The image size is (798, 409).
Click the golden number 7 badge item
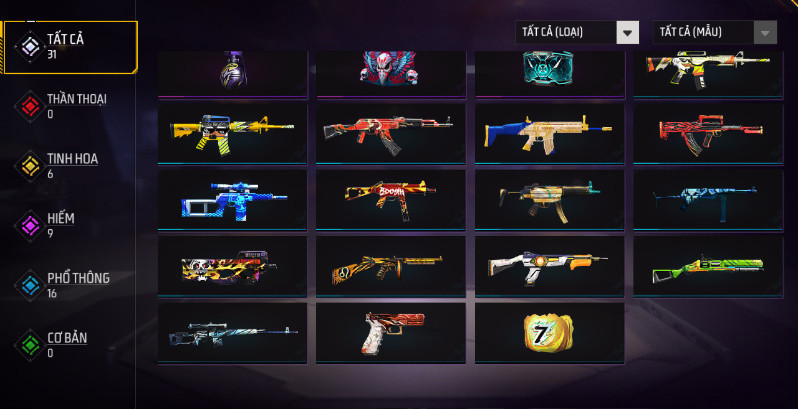[549, 332]
